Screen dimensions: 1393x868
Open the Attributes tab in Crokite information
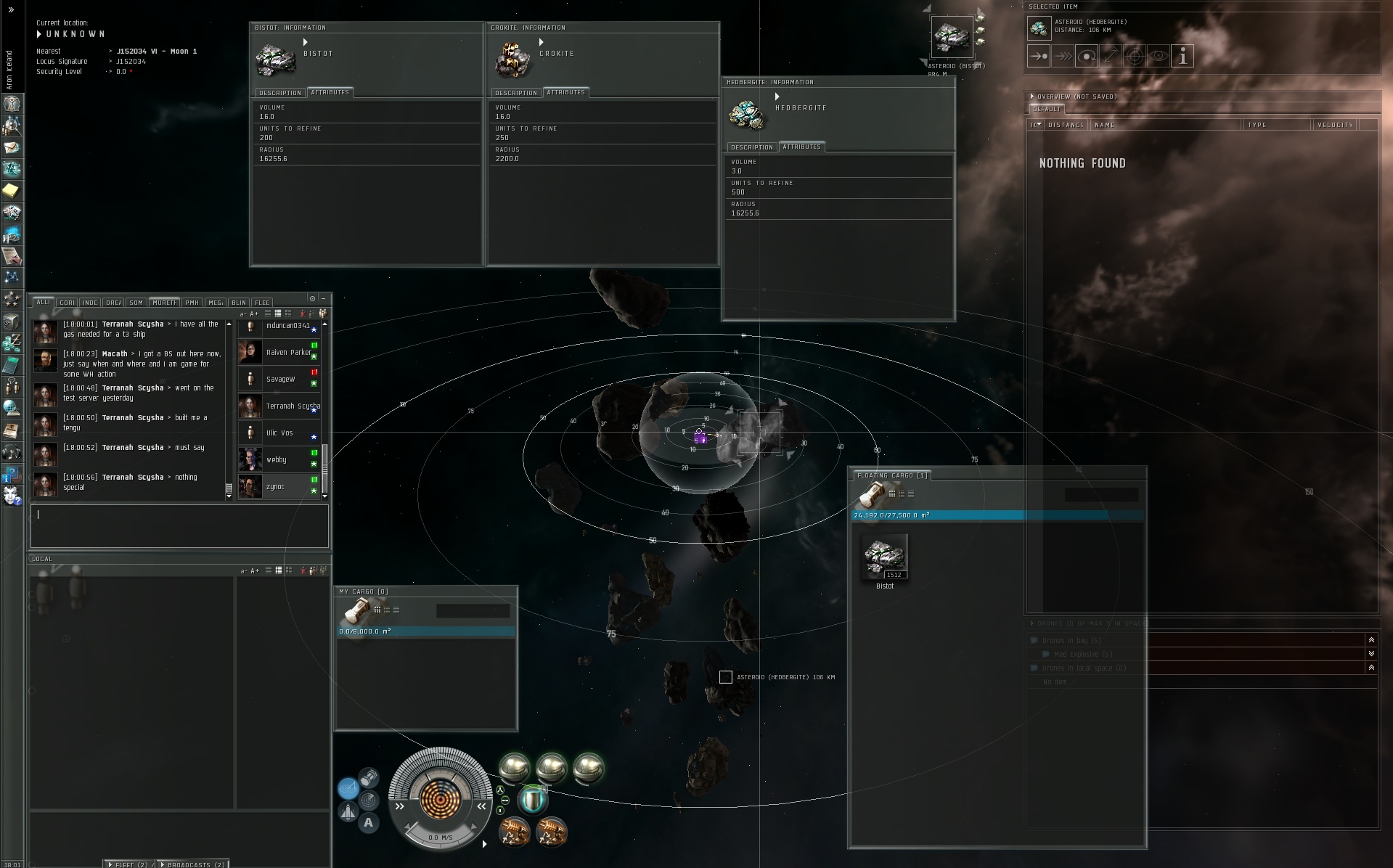point(565,92)
